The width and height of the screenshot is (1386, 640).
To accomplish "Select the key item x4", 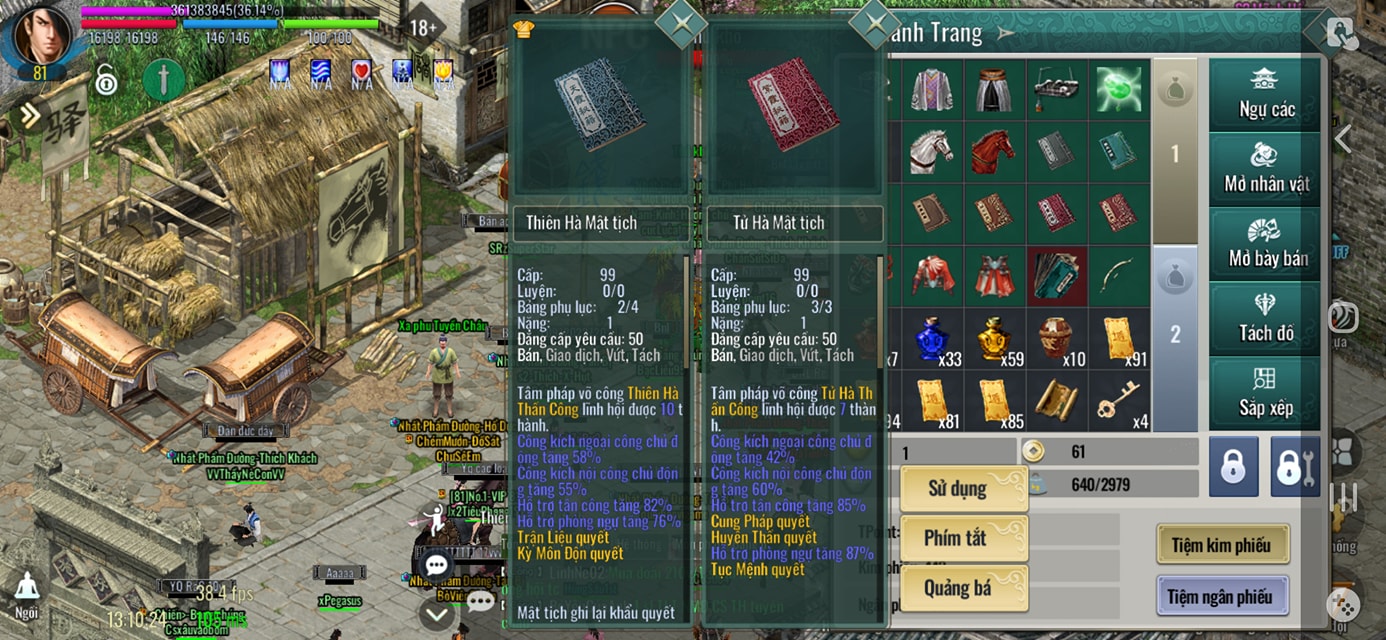I will (1118, 401).
